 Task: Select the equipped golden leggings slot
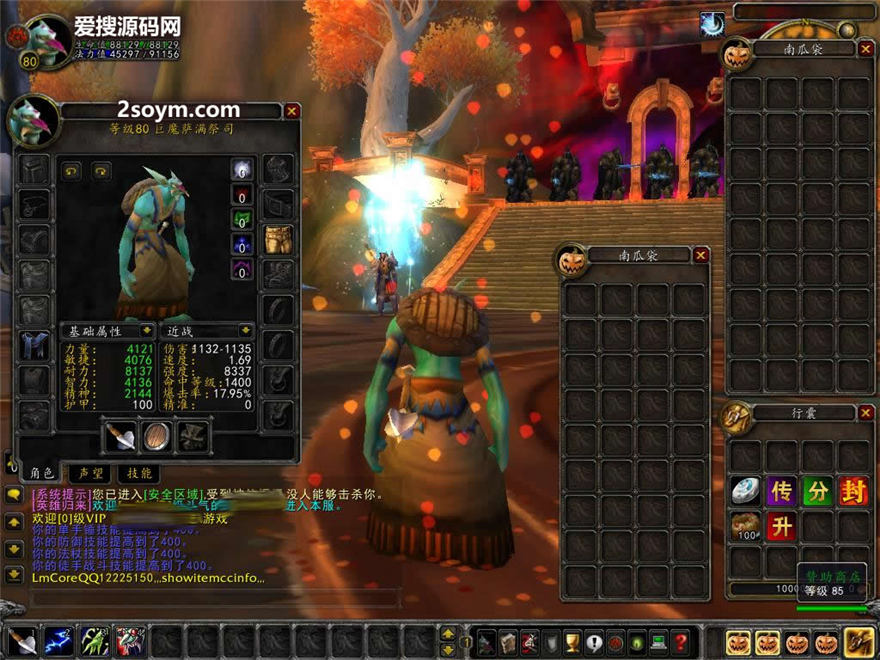(x=278, y=239)
